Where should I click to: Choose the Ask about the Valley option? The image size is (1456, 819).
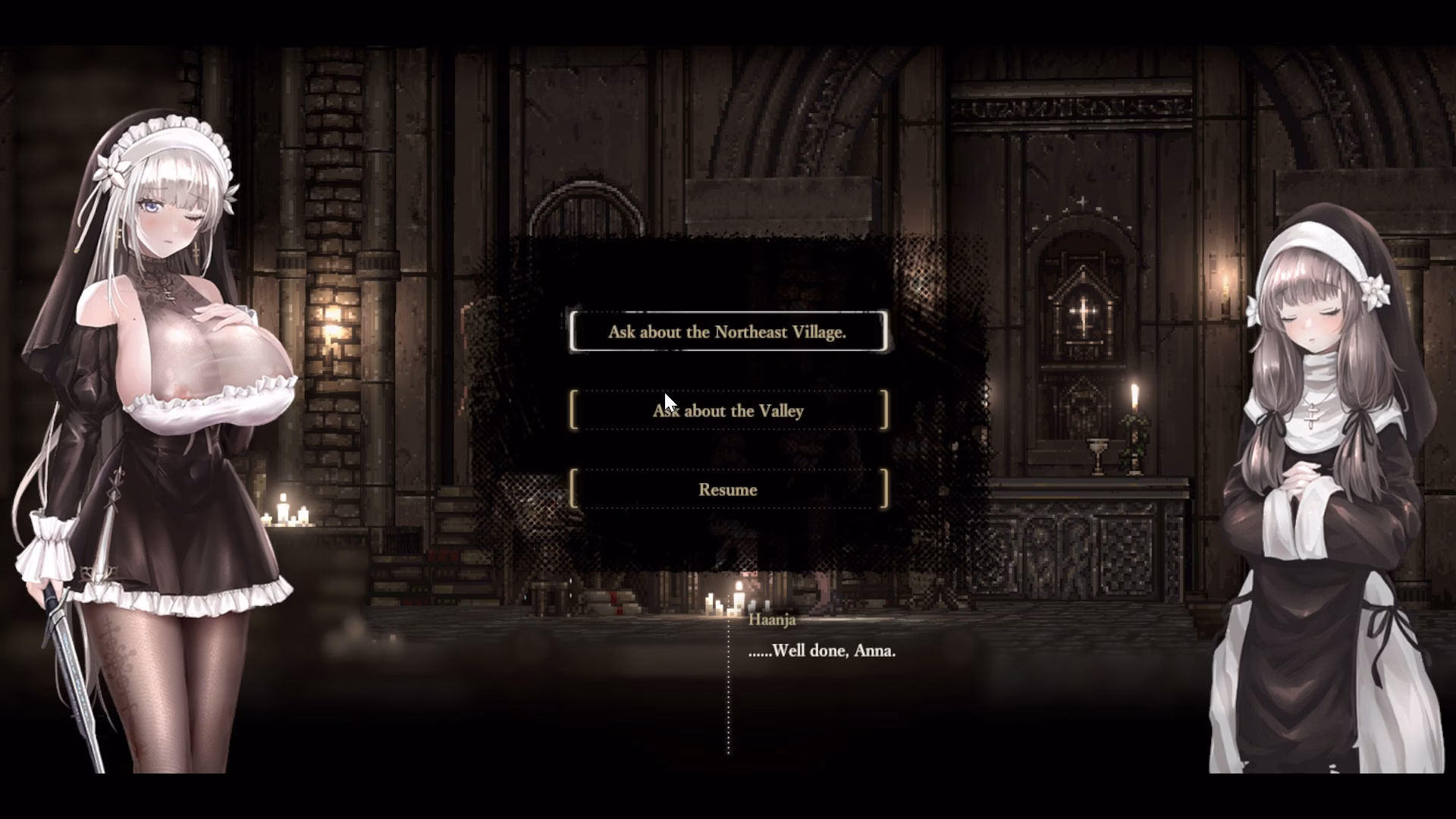click(728, 410)
